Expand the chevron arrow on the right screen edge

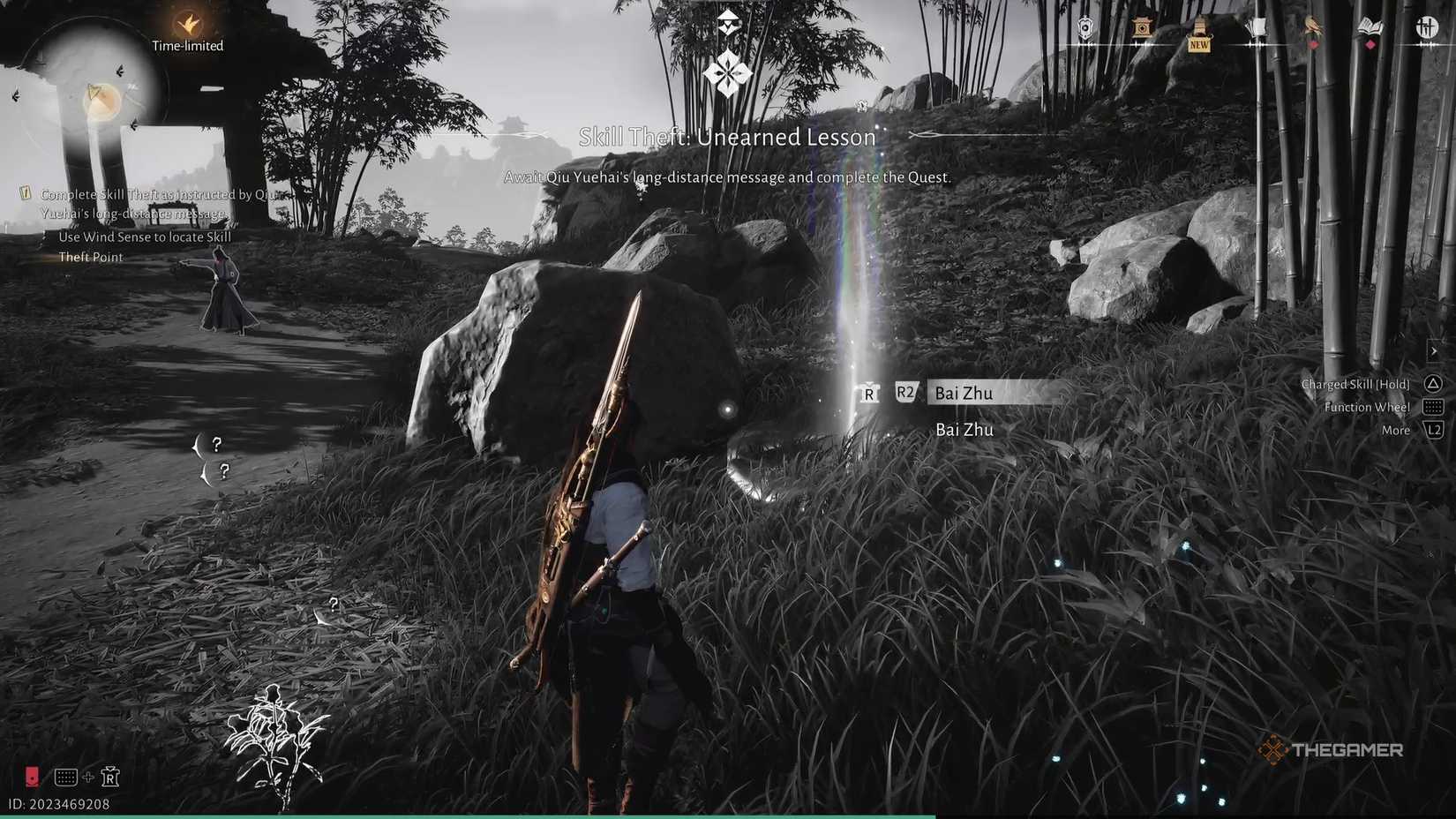pos(1436,349)
